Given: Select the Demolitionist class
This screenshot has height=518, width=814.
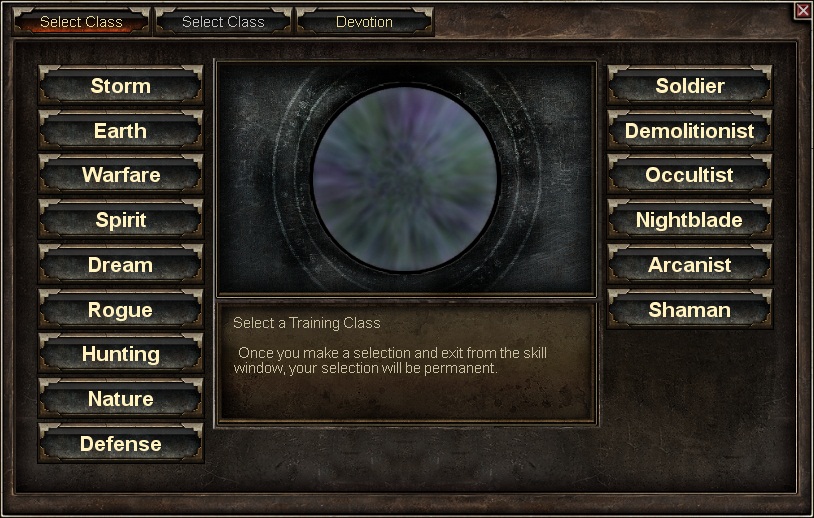Looking at the screenshot, I should [x=689, y=131].
